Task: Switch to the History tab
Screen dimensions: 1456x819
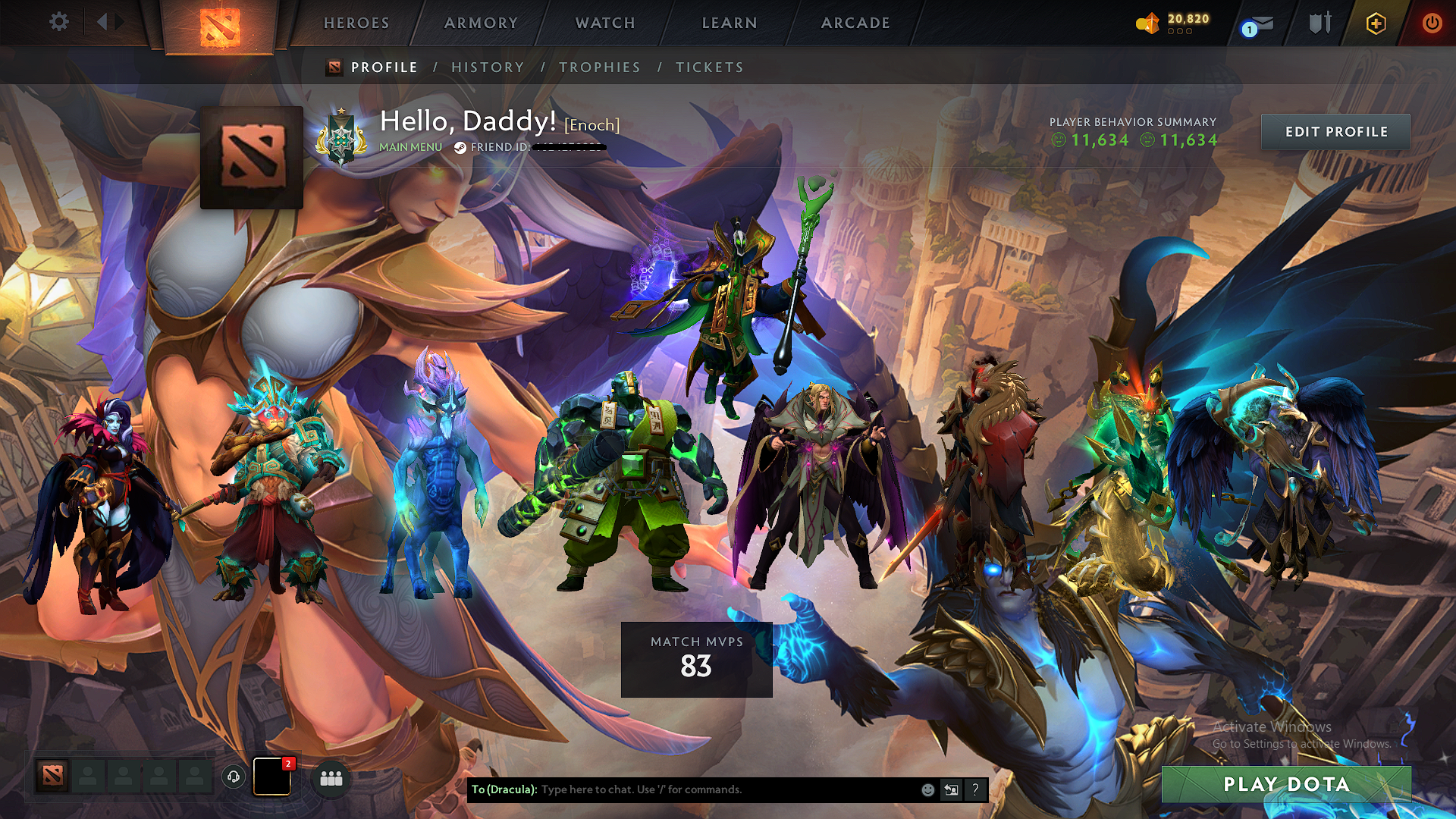Action: 488,67
